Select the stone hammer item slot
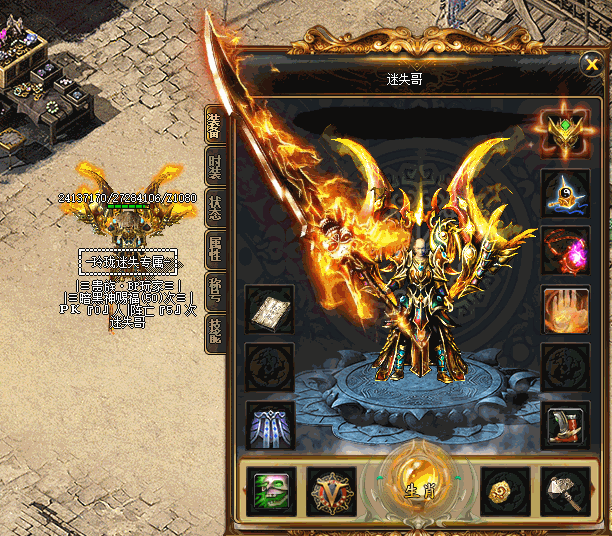Viewport: 612px width, 536px height. click(565, 491)
